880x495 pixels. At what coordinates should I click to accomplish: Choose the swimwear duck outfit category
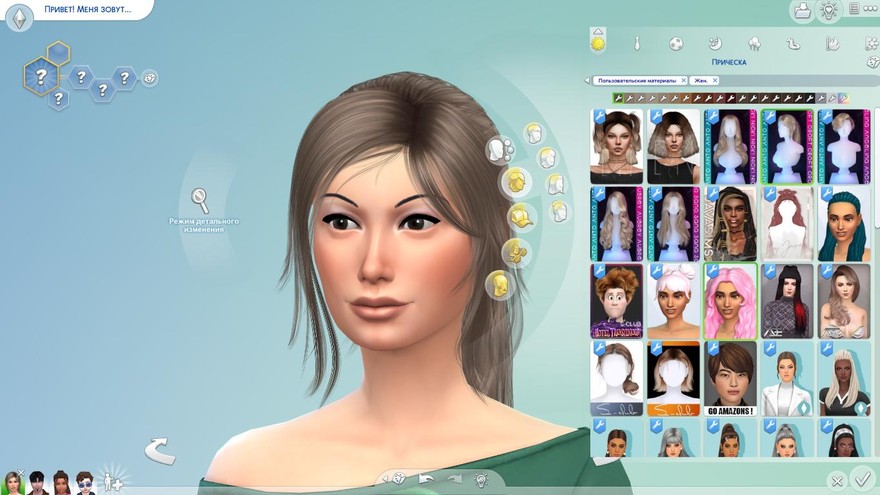[793, 44]
